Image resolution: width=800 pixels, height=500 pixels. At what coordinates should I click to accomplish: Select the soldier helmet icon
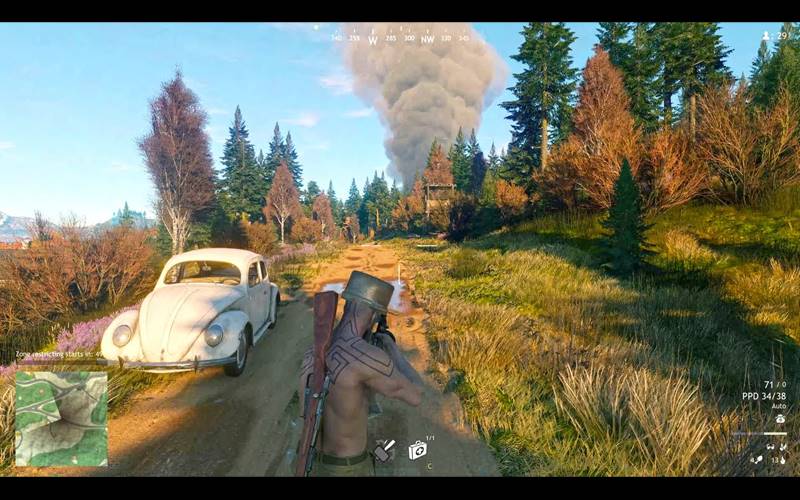click(780, 419)
